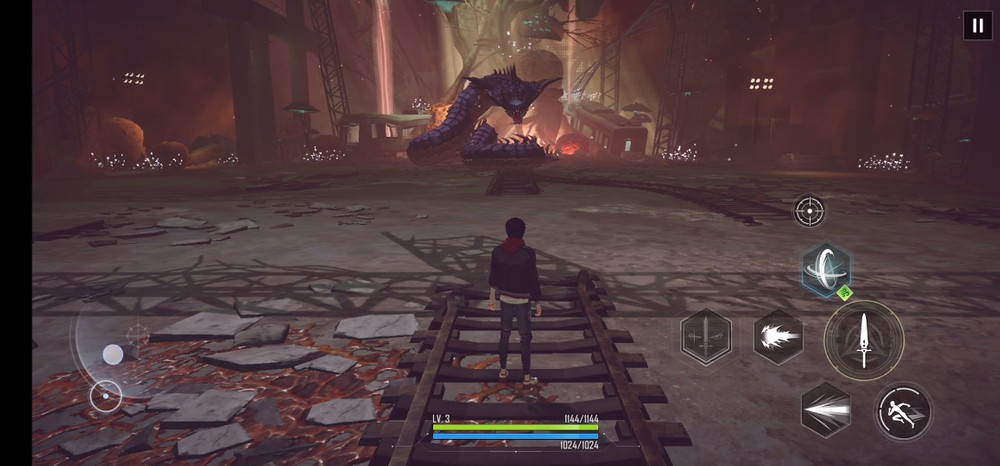Activate the spinning ring skill hexagon
Screen dimensions: 1000x466
(x=826, y=269)
